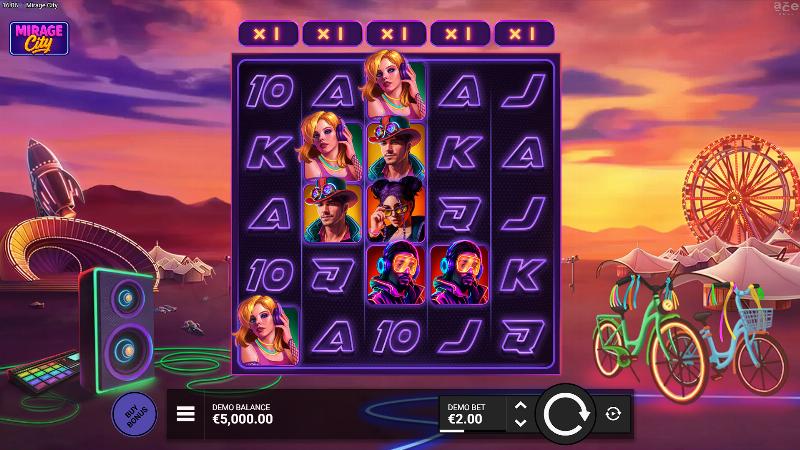Viewport: 800px width, 450px height.
Task: Open the autoplay options
Action: 613,413
